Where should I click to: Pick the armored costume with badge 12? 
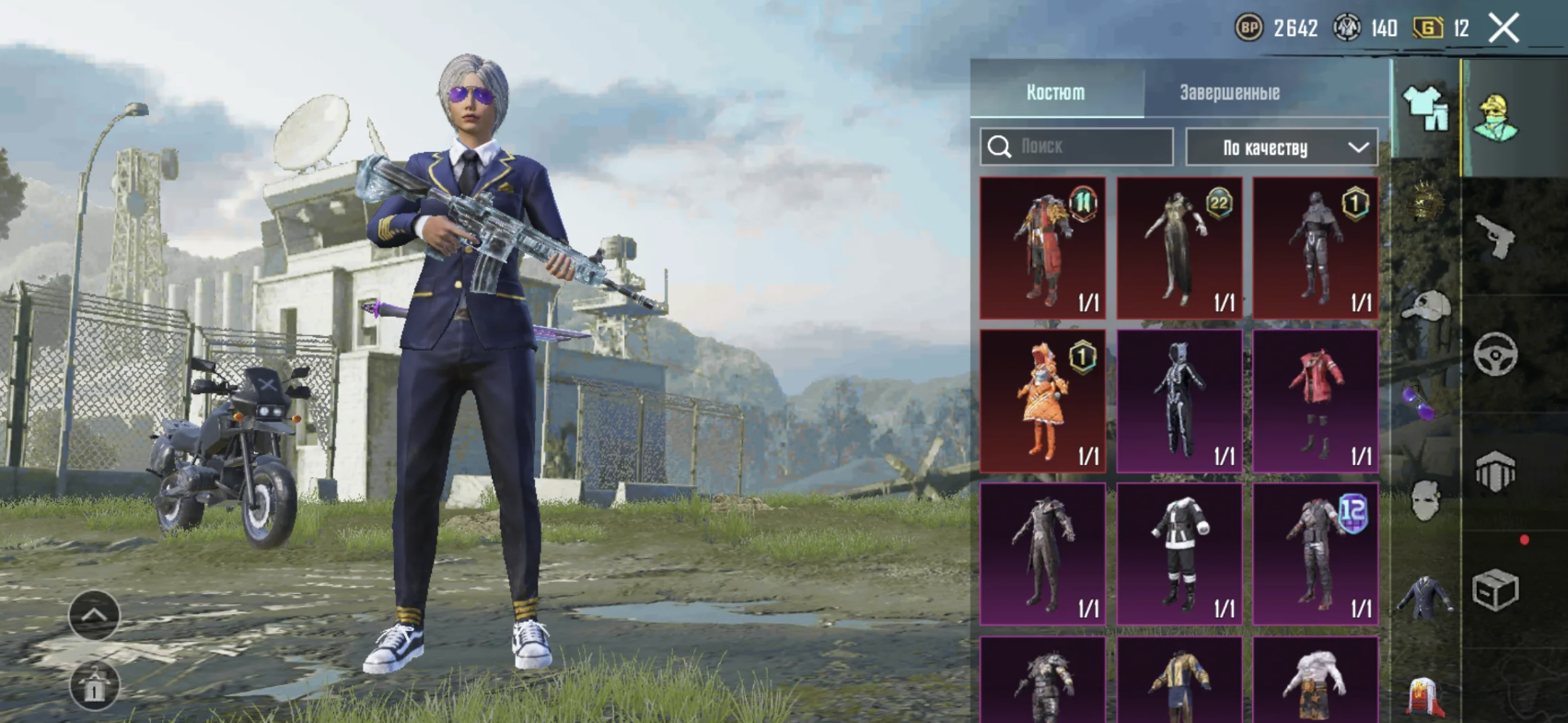tap(1316, 554)
